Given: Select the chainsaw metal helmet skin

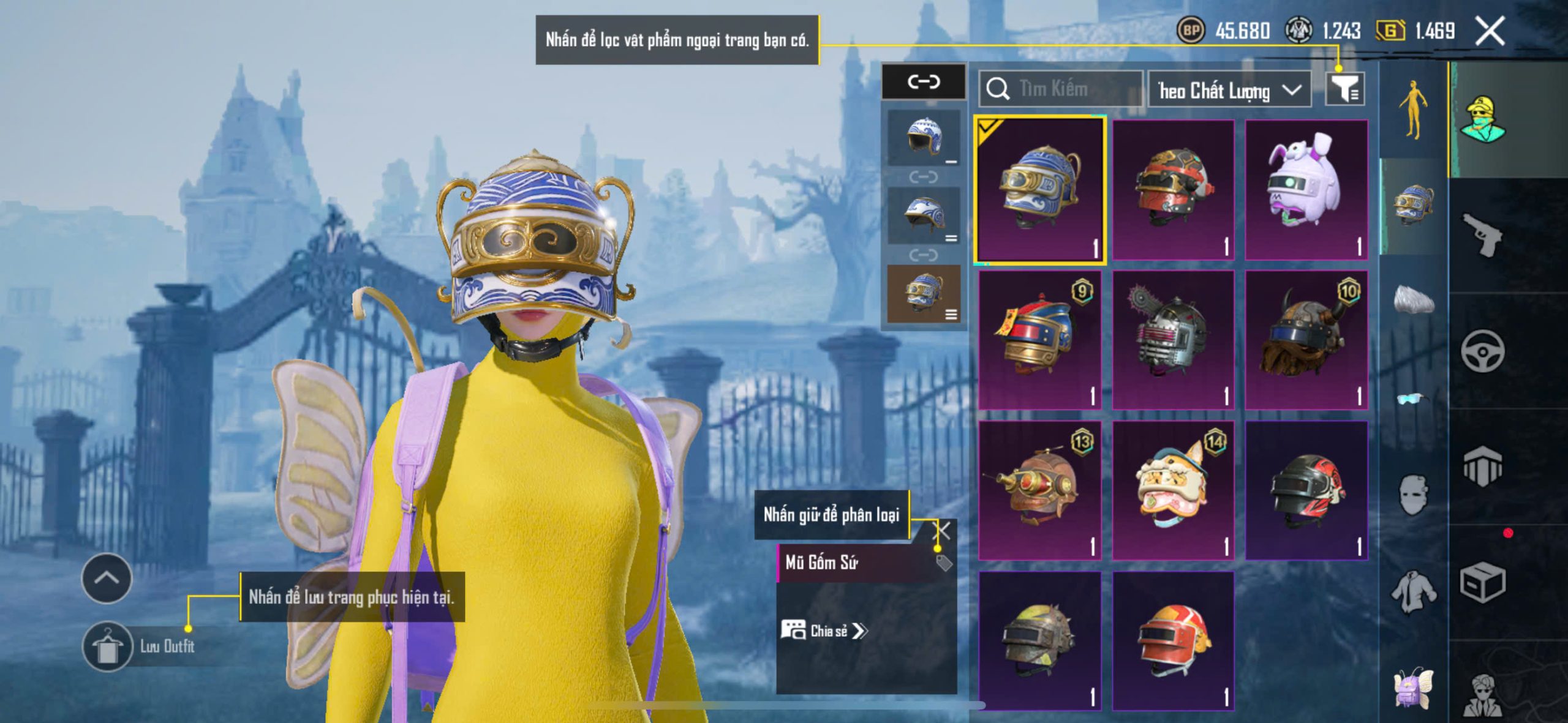Looking at the screenshot, I should click(x=1172, y=340).
